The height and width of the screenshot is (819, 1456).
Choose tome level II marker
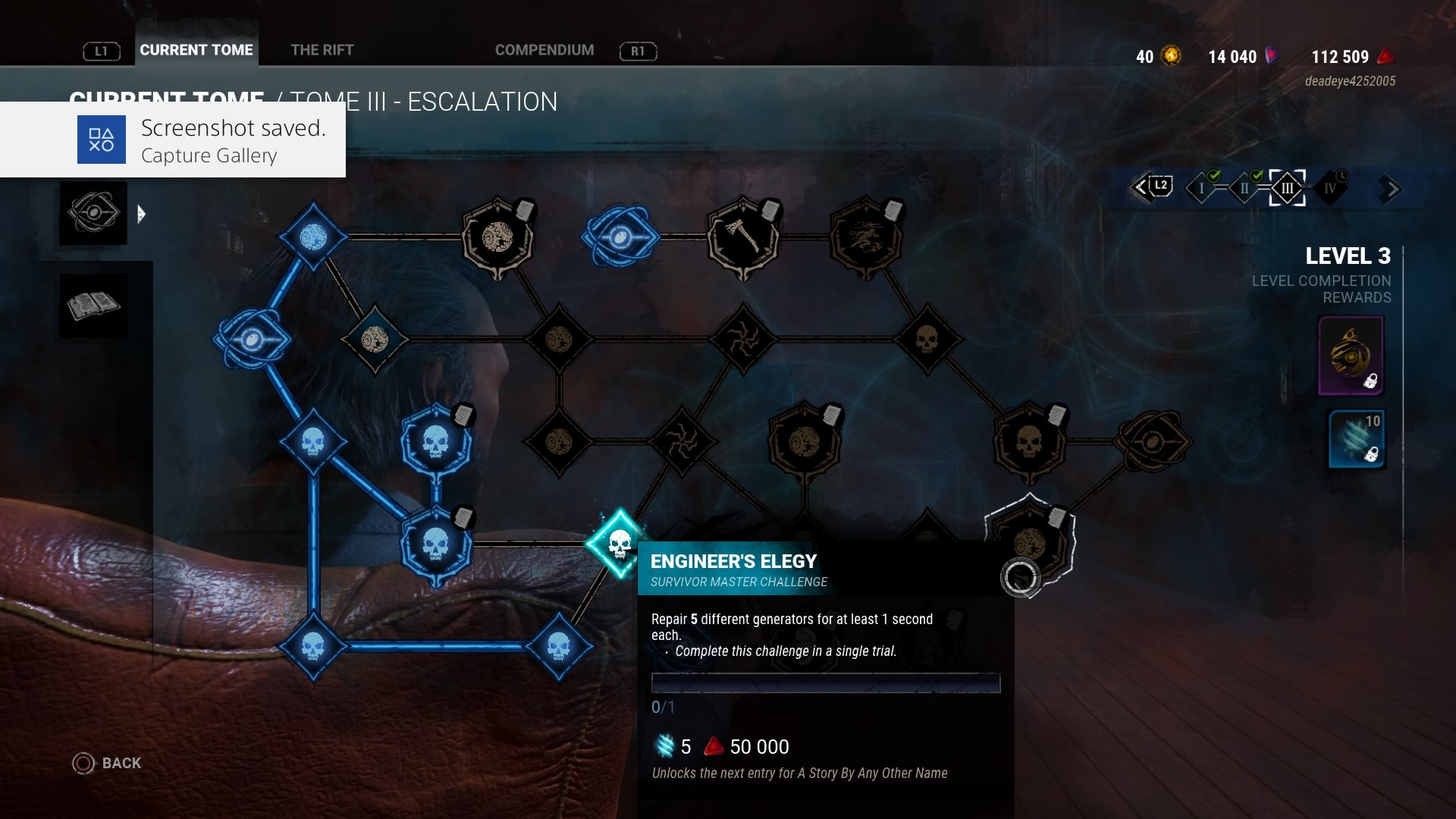[x=1244, y=188]
